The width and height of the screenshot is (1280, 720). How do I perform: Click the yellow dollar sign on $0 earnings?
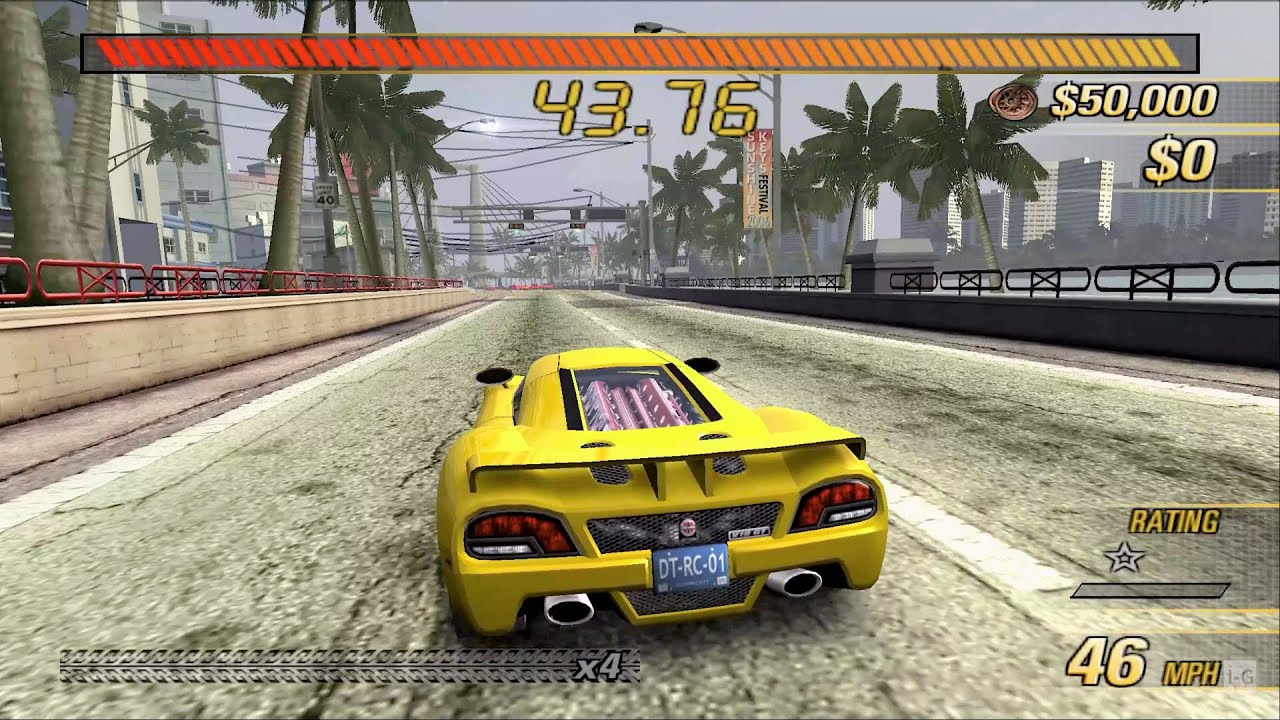click(x=1164, y=158)
